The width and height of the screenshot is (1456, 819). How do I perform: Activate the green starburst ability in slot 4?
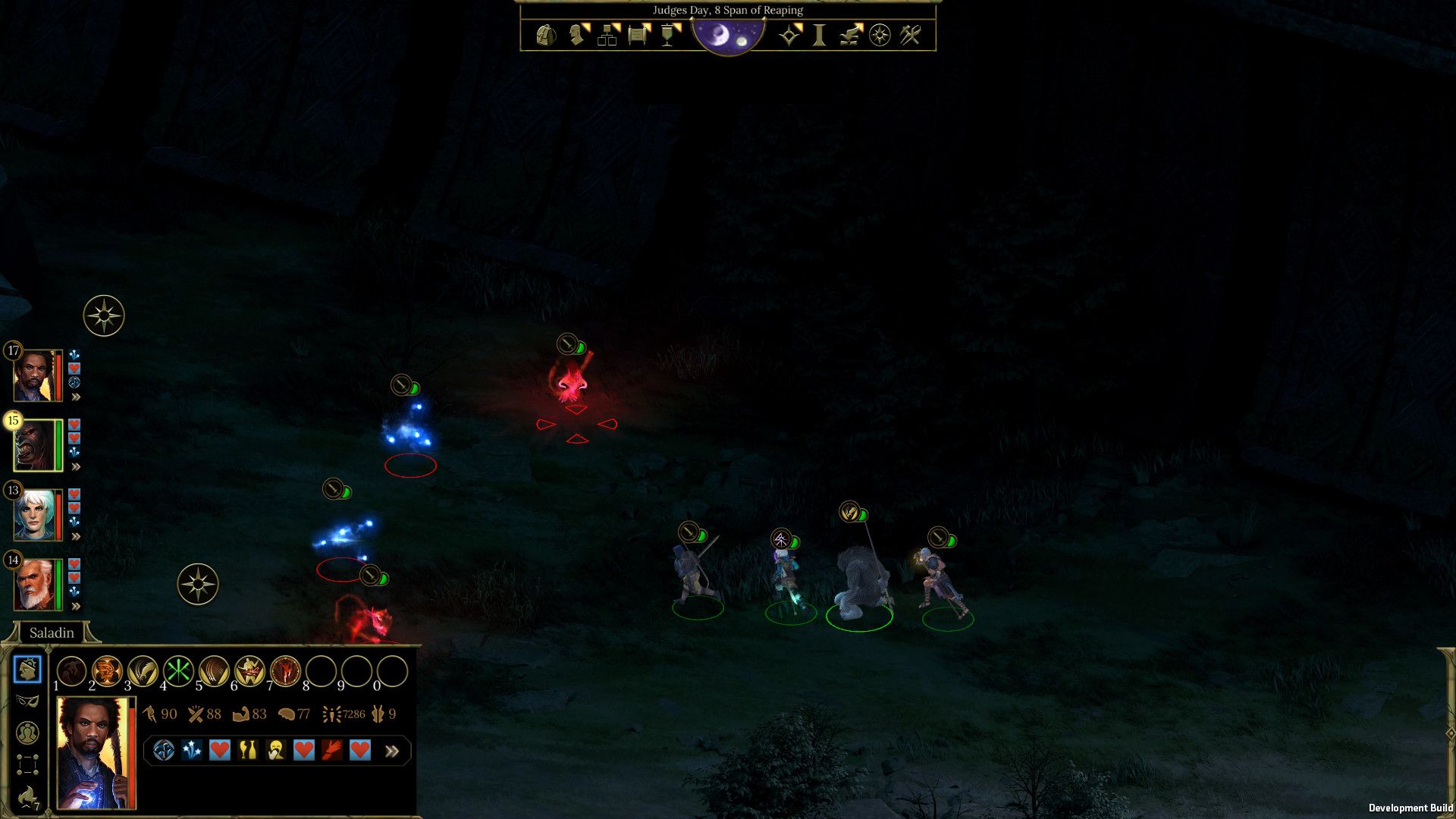179,671
